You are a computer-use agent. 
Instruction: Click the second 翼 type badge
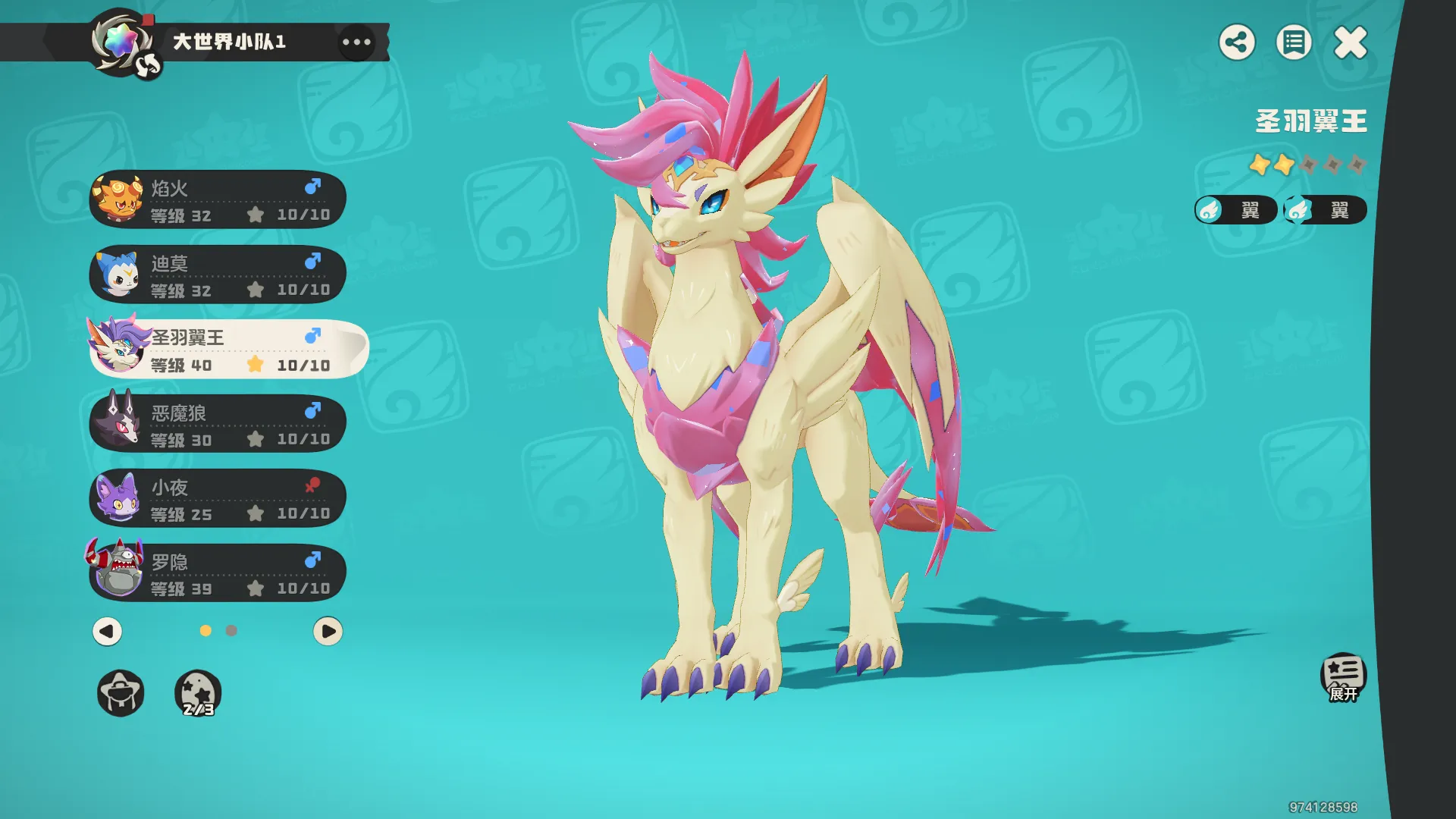(1325, 210)
